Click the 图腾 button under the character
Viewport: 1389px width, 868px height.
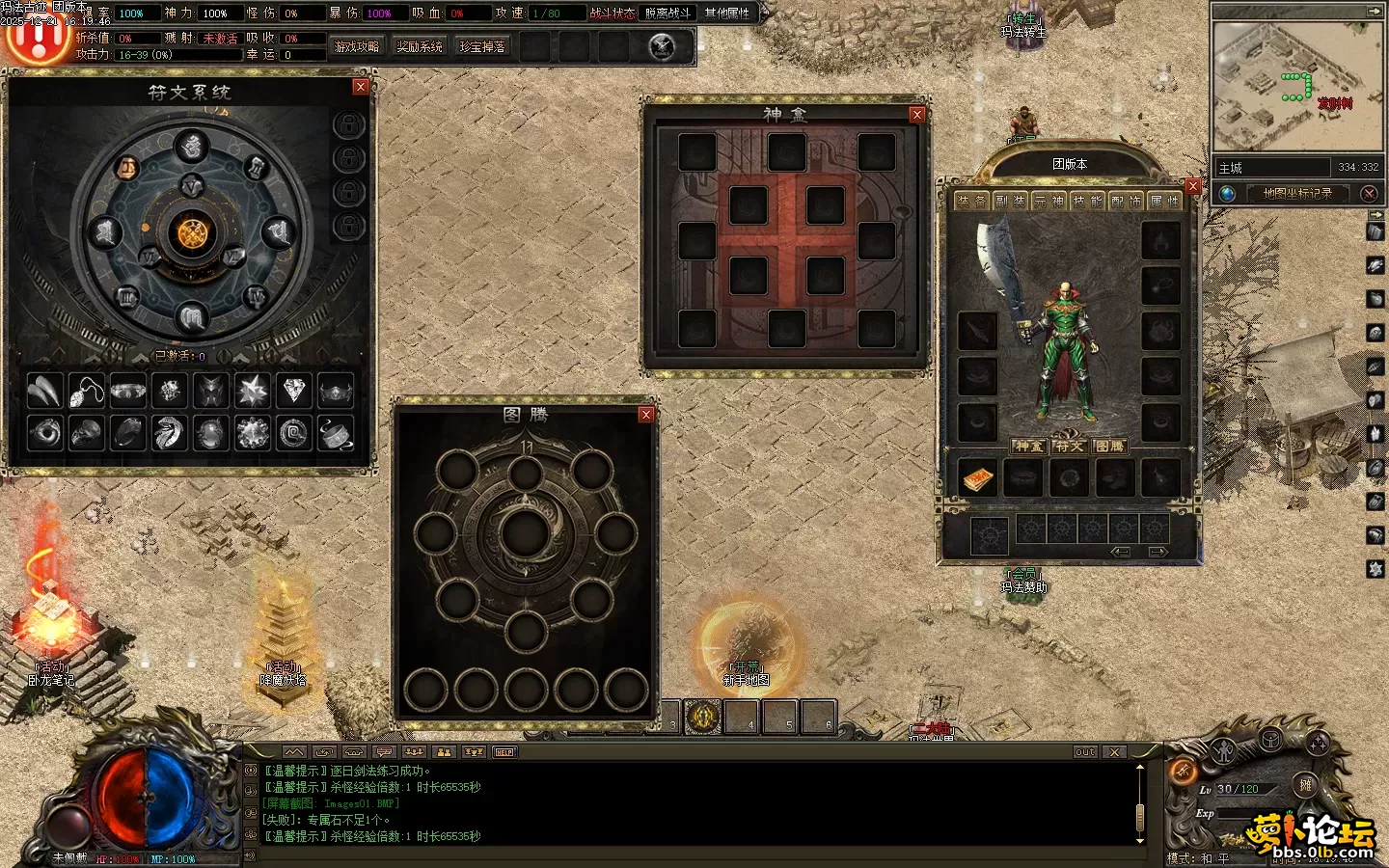(x=1109, y=447)
